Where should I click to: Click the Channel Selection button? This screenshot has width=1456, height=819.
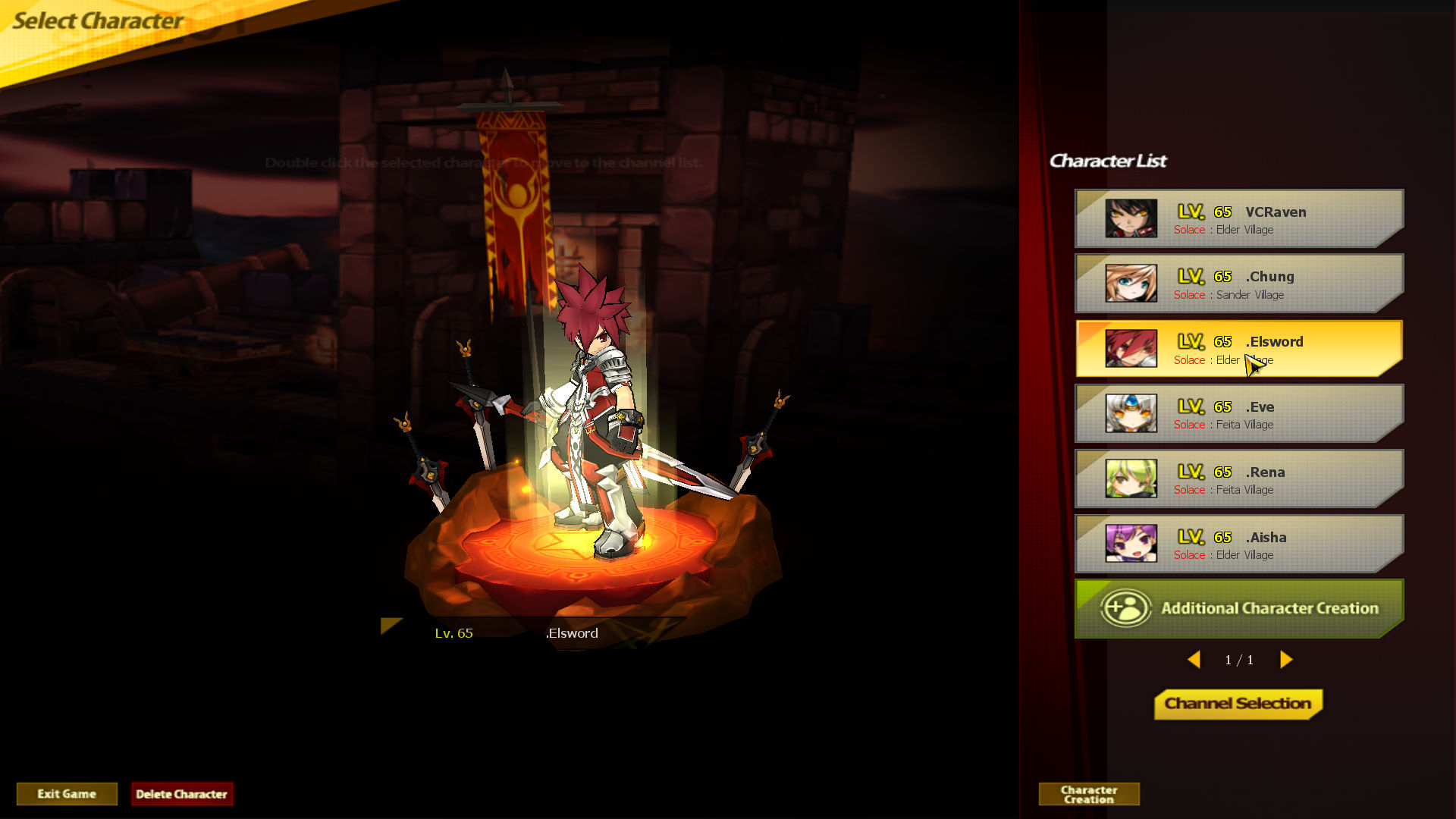click(1238, 704)
